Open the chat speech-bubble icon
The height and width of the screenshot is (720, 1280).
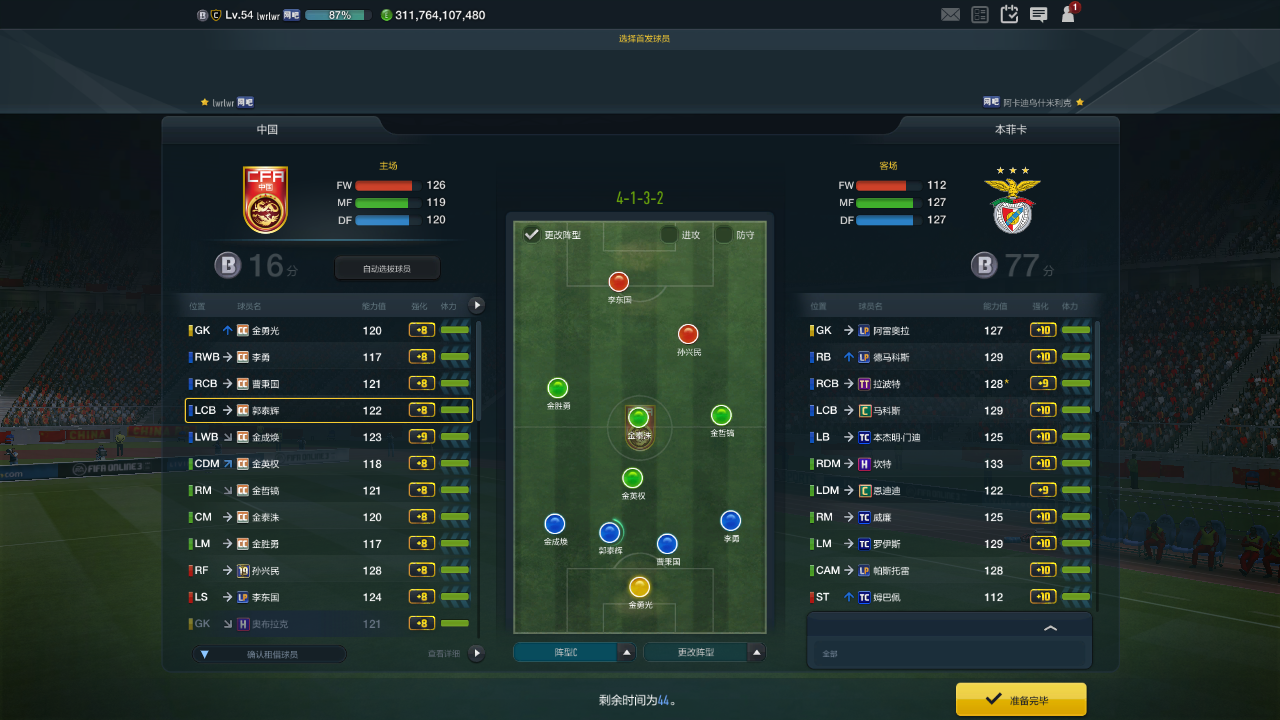coord(1039,15)
